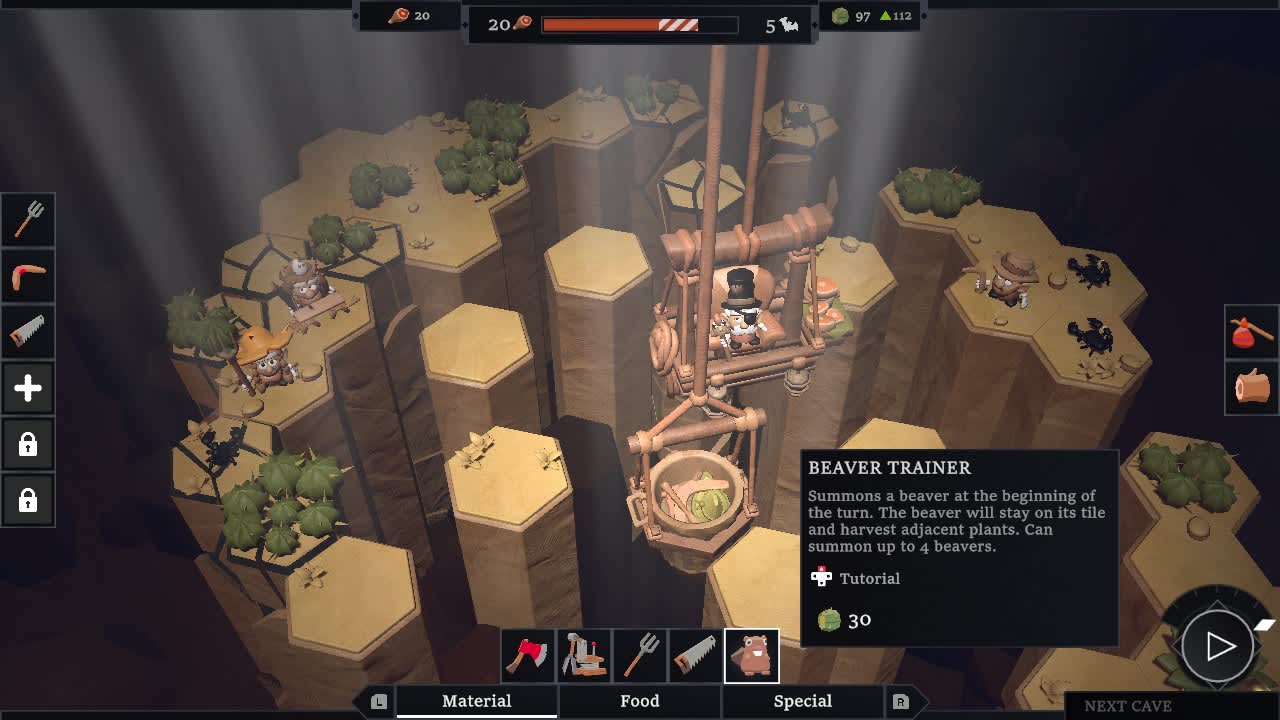Click the Boomerang icon in the left sidebar

[x=27, y=276]
